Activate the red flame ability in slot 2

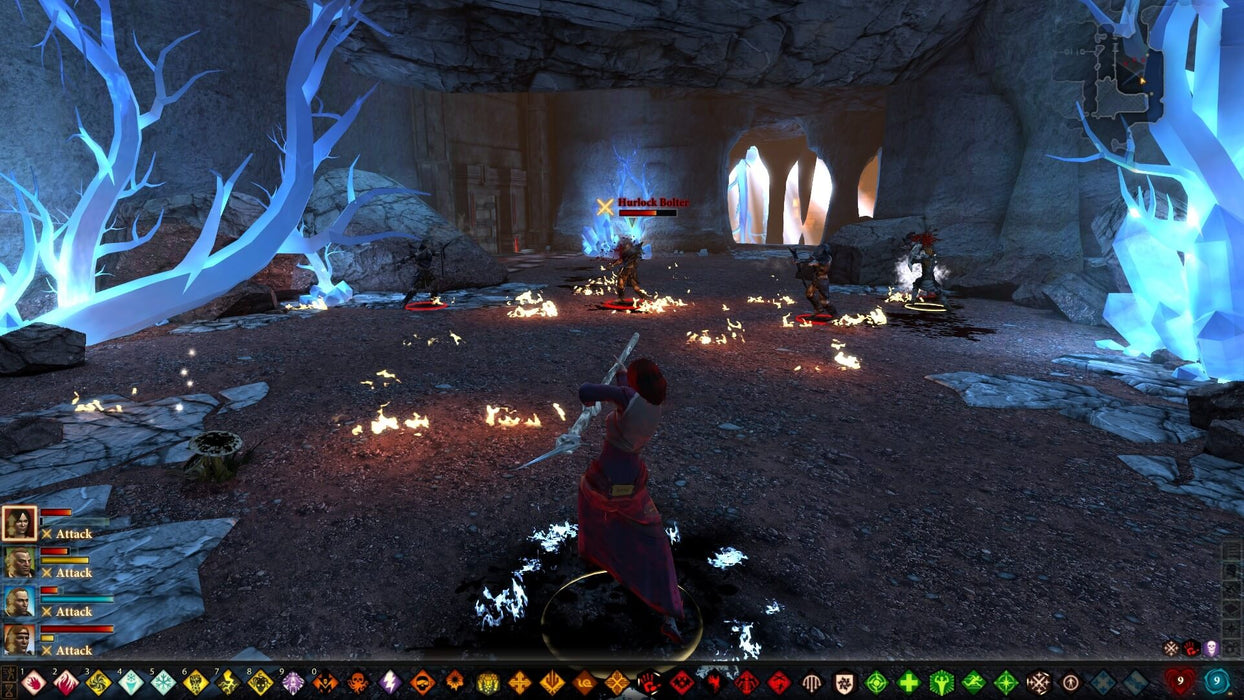(x=66, y=683)
